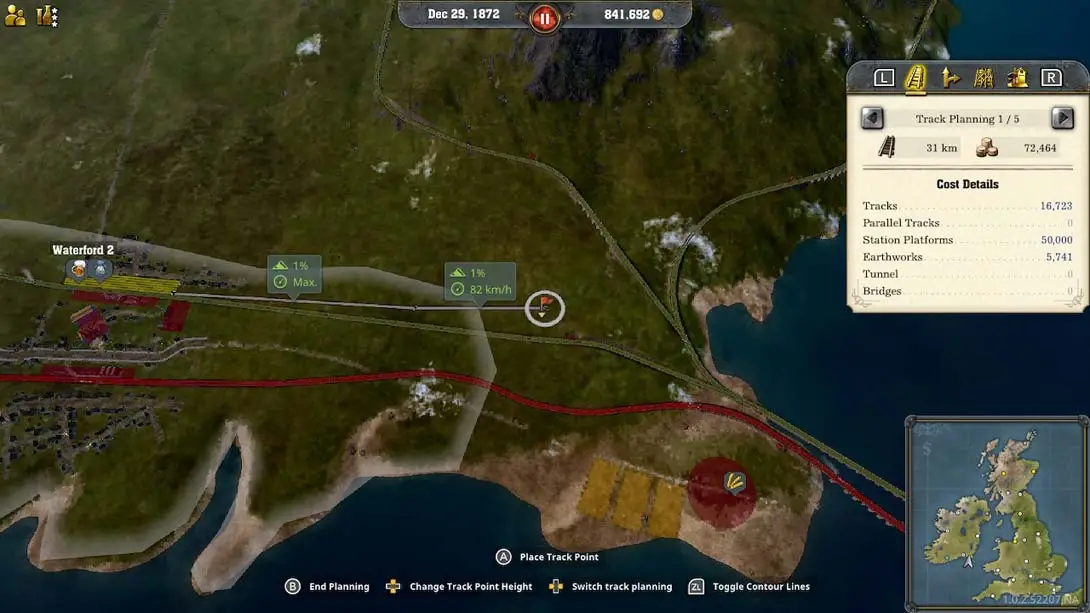Viewport: 1090px width, 613px height.
Task: Switch to the station building tab
Action: [1017, 78]
